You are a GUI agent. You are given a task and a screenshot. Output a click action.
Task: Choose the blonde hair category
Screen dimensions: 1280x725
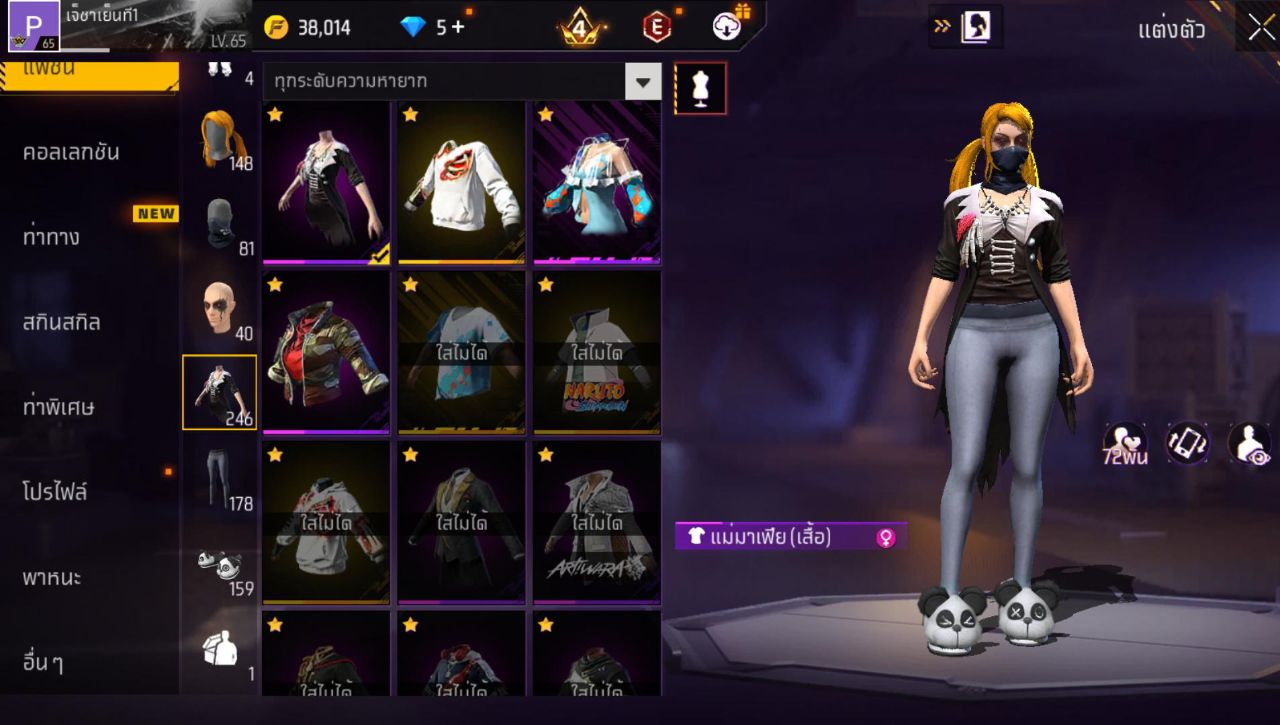[220, 138]
